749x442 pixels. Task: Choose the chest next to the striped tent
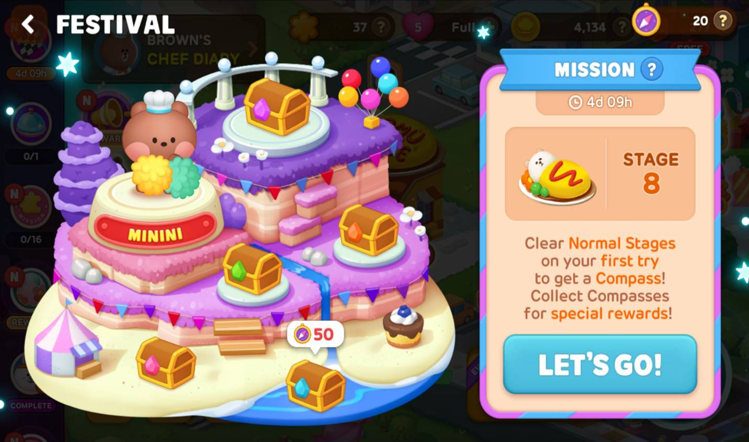165,361
